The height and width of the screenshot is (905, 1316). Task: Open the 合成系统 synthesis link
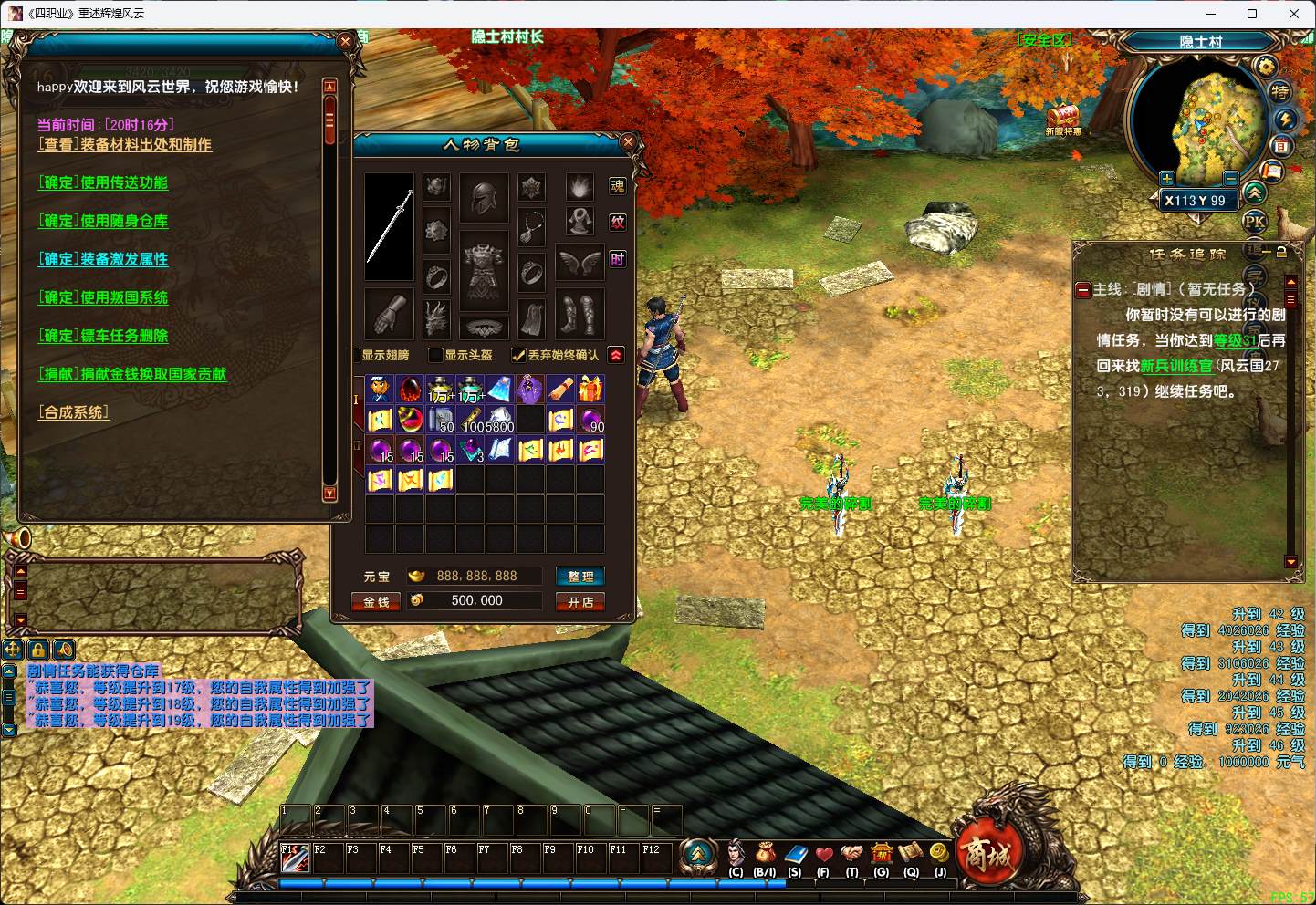(73, 412)
